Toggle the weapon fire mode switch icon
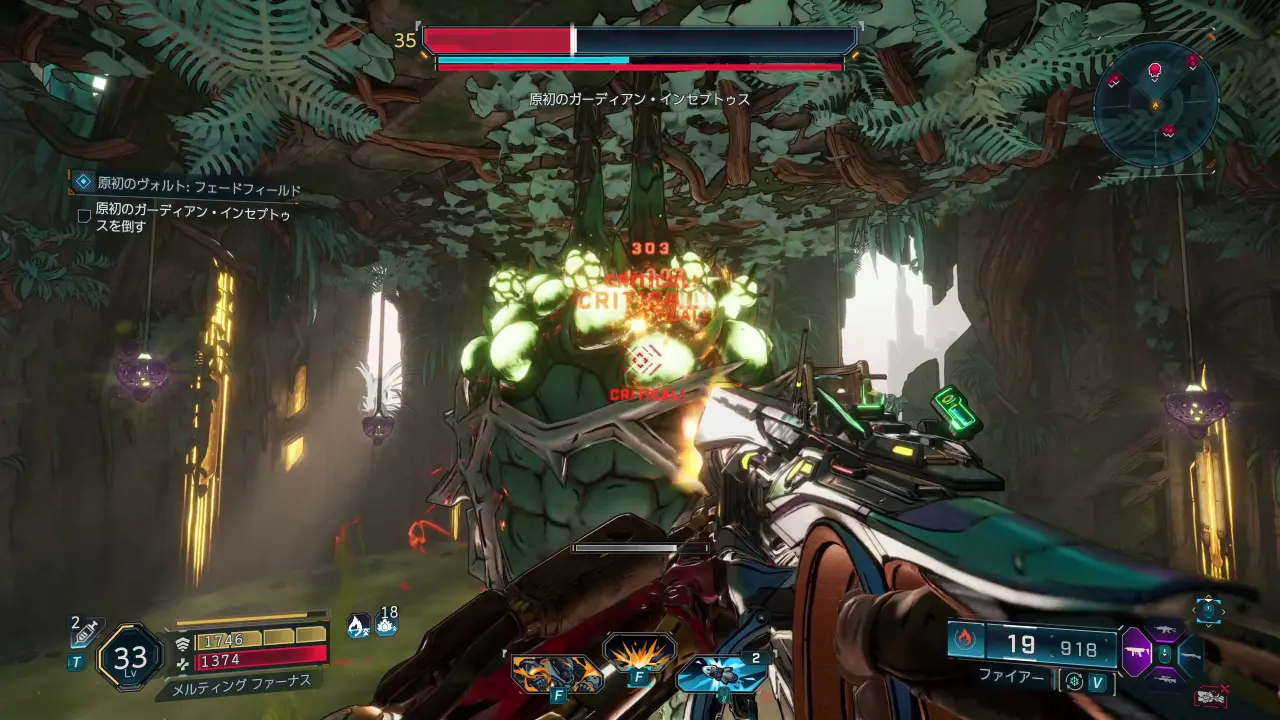The image size is (1280, 720). [1075, 682]
